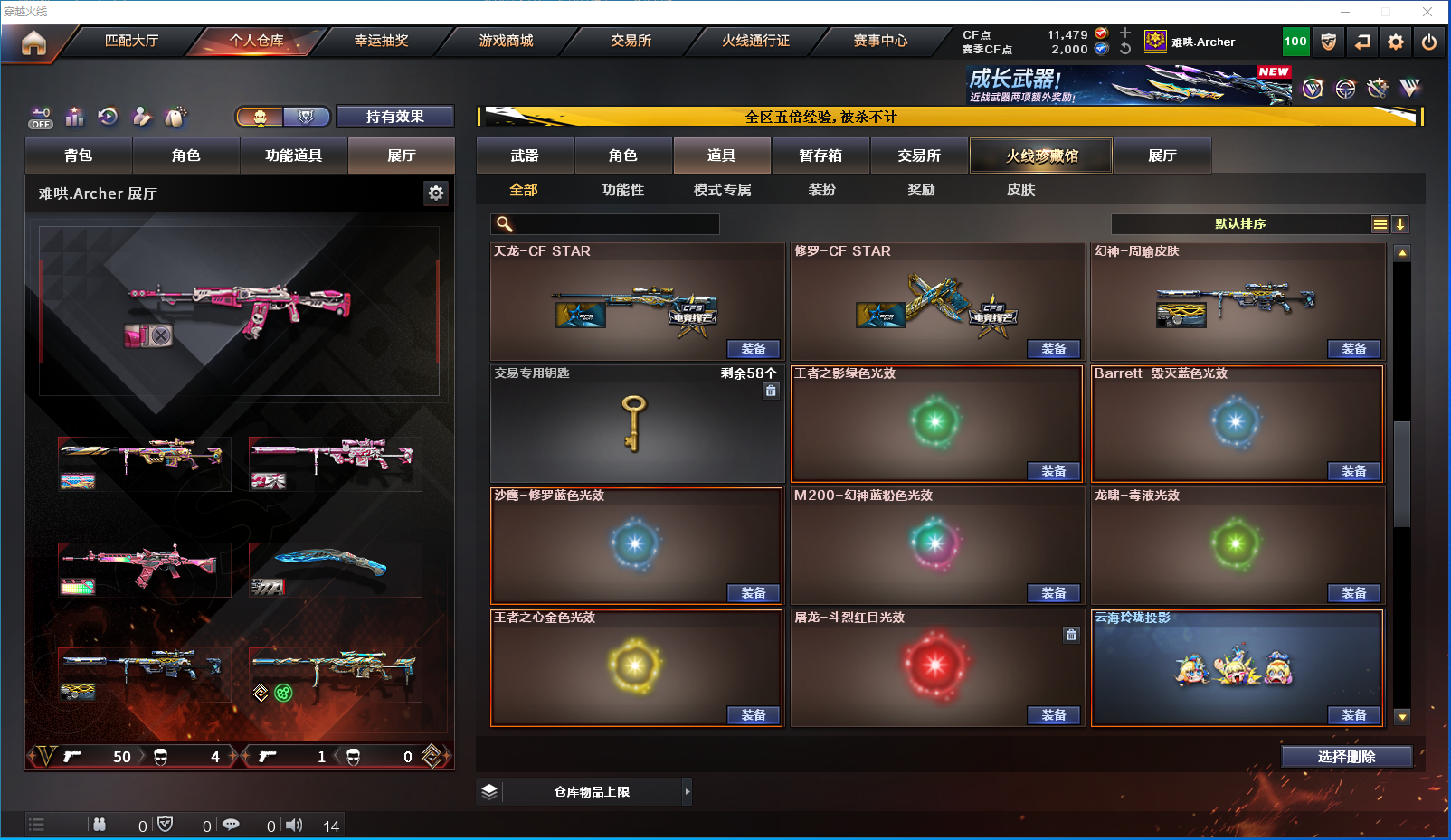
Task: Open the 游戏商城 game shop
Action: [506, 41]
